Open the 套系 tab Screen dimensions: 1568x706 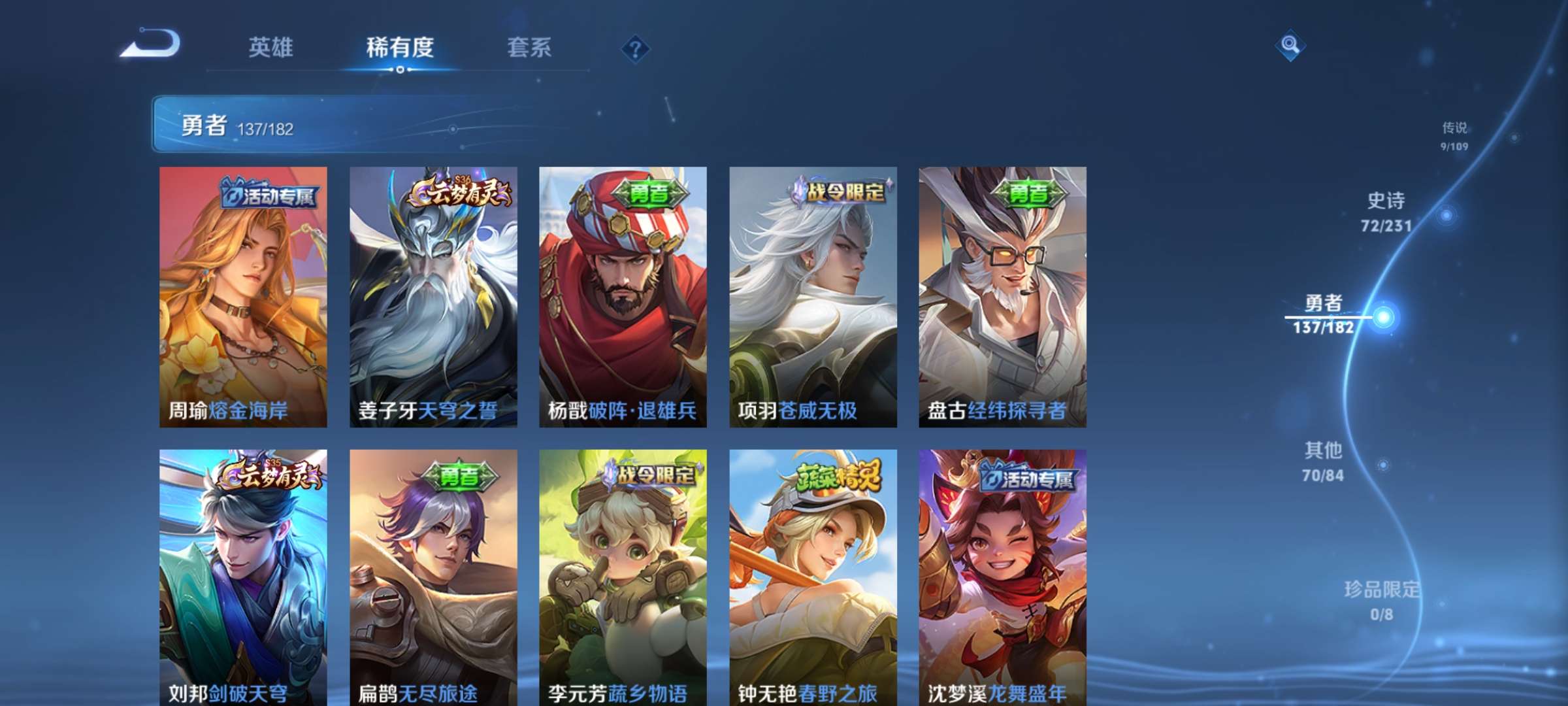[529, 47]
